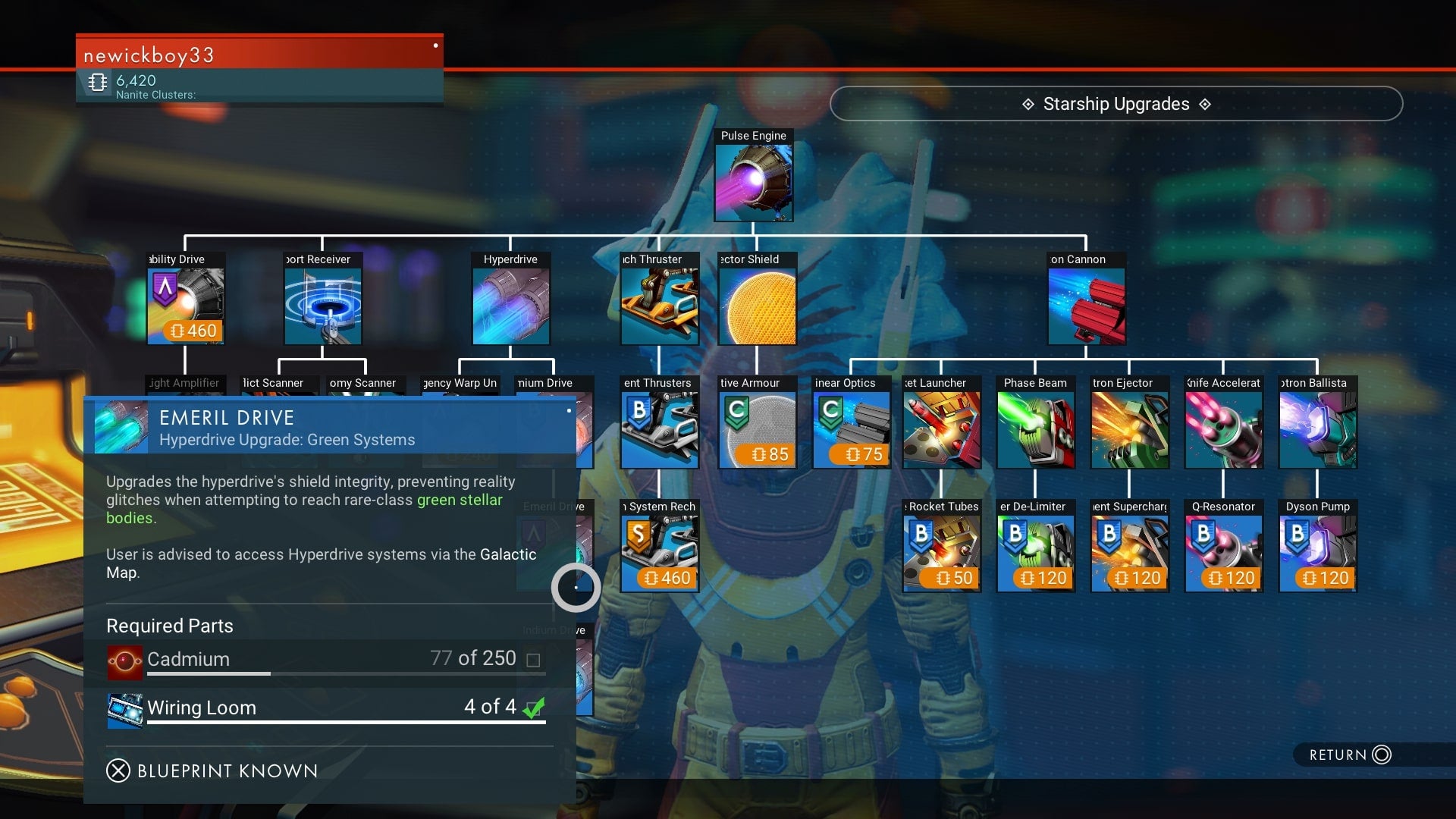Click the newickboy33 player banner
1456x819 pixels.
(x=258, y=55)
